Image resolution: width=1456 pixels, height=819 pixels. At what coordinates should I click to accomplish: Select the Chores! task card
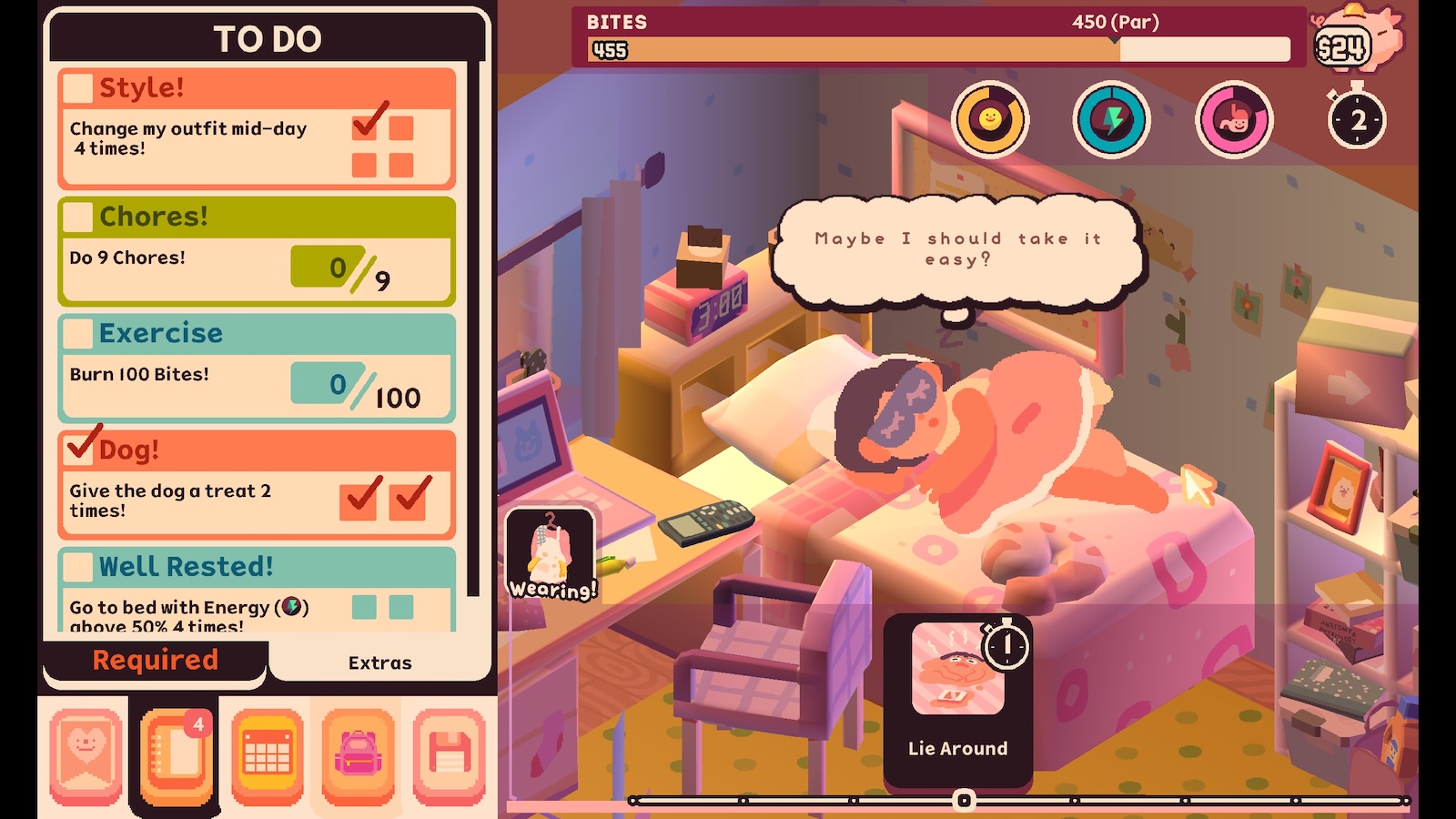[257, 251]
